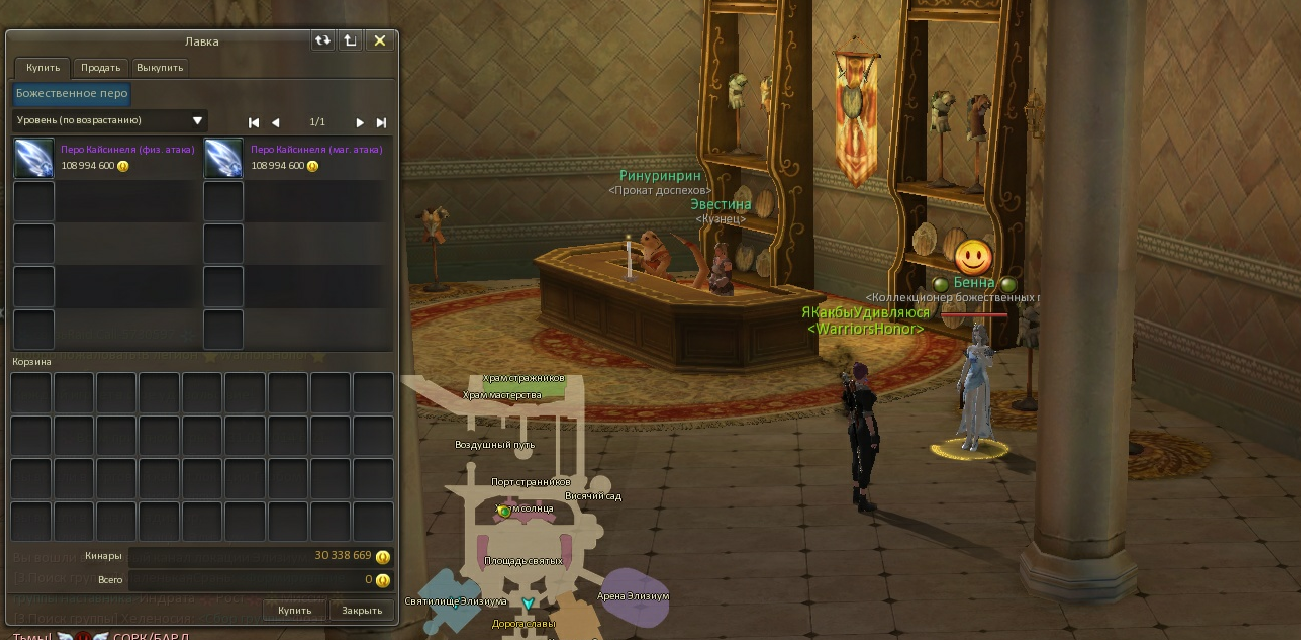This screenshot has width=1301, height=640.
Task: Close the Лавка shop window with X
Action: point(380,40)
